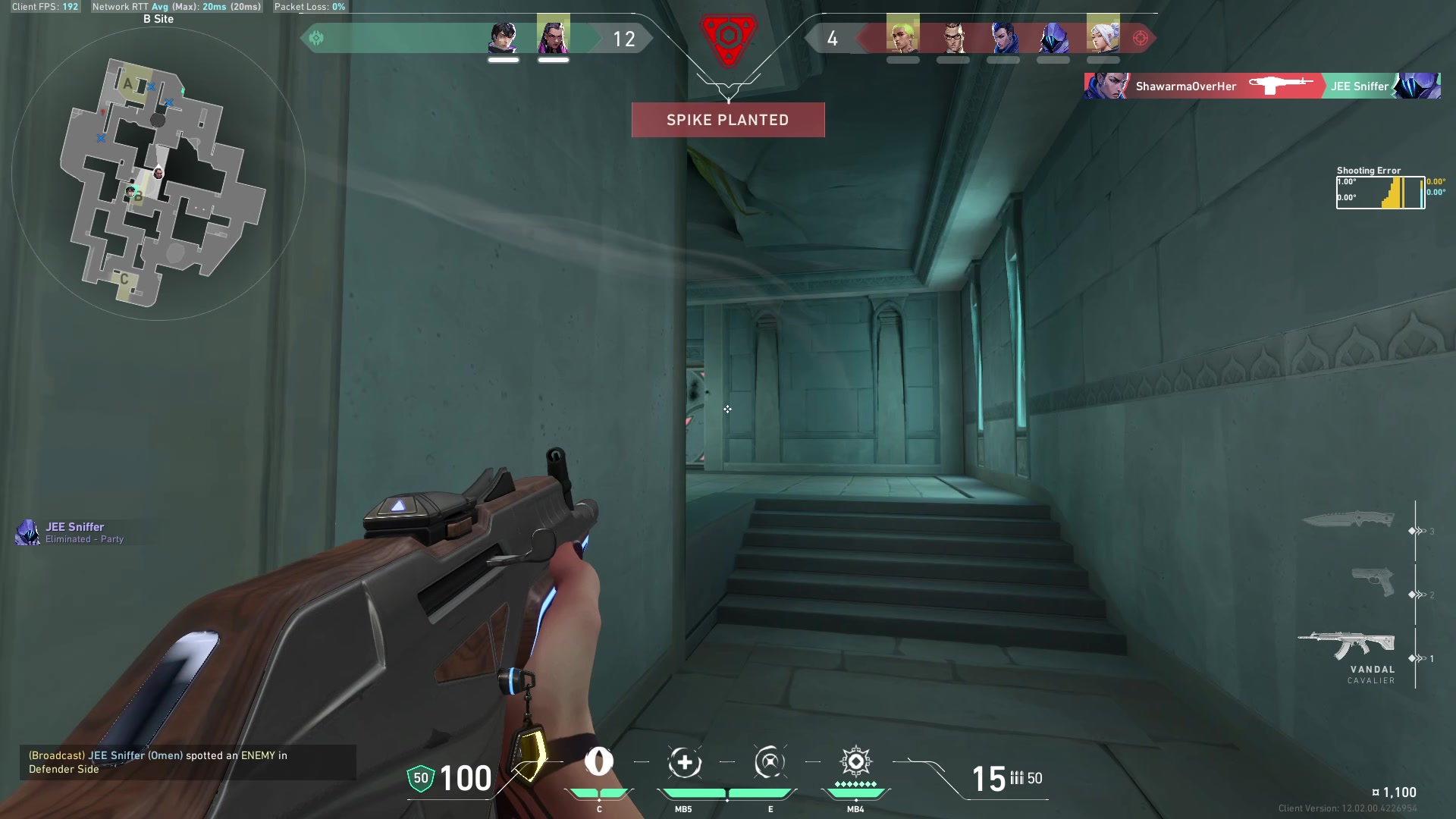Click the SPIKE PLANTED banner

click(727, 119)
